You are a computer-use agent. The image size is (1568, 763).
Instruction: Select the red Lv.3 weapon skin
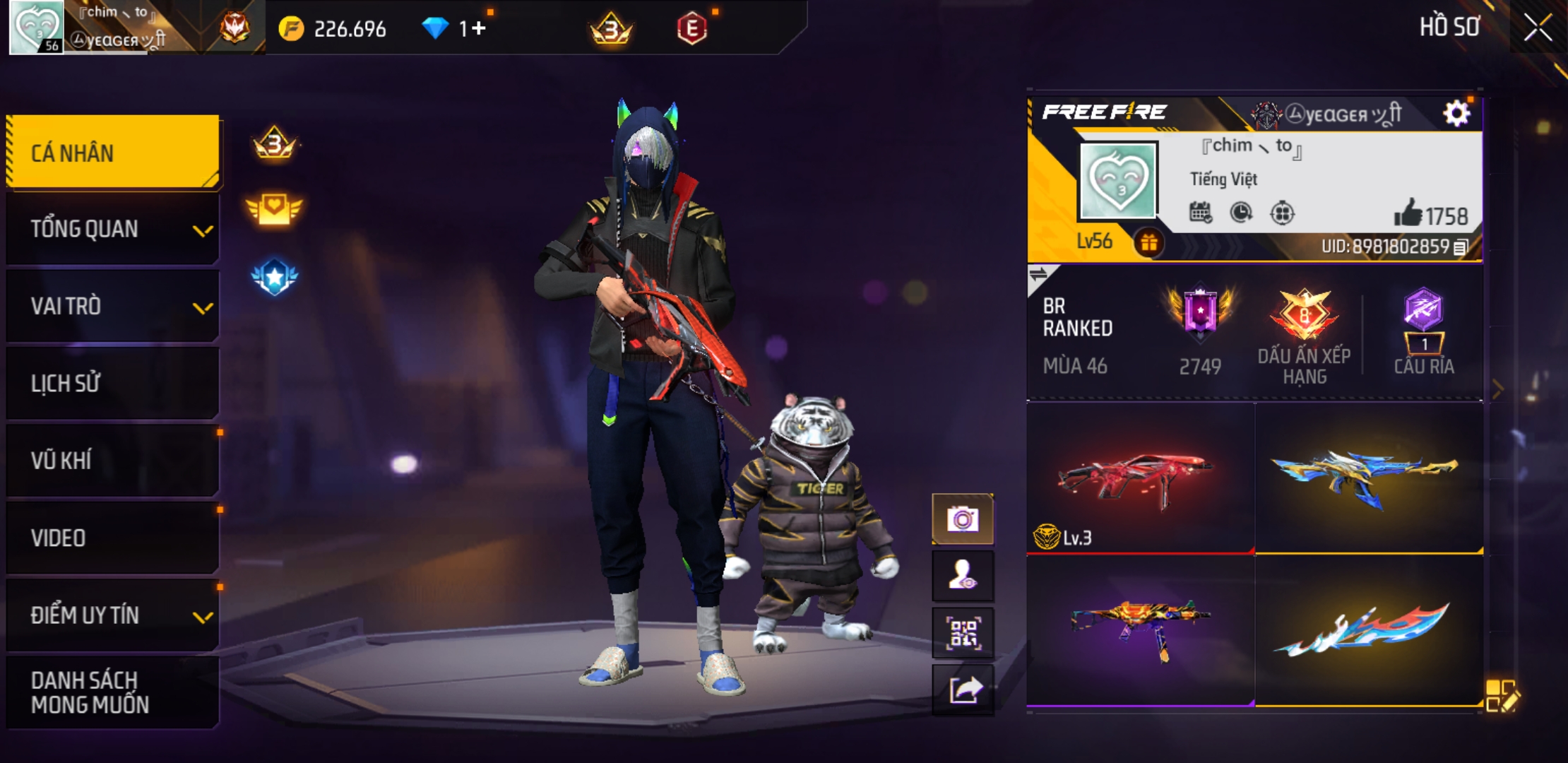point(1140,478)
